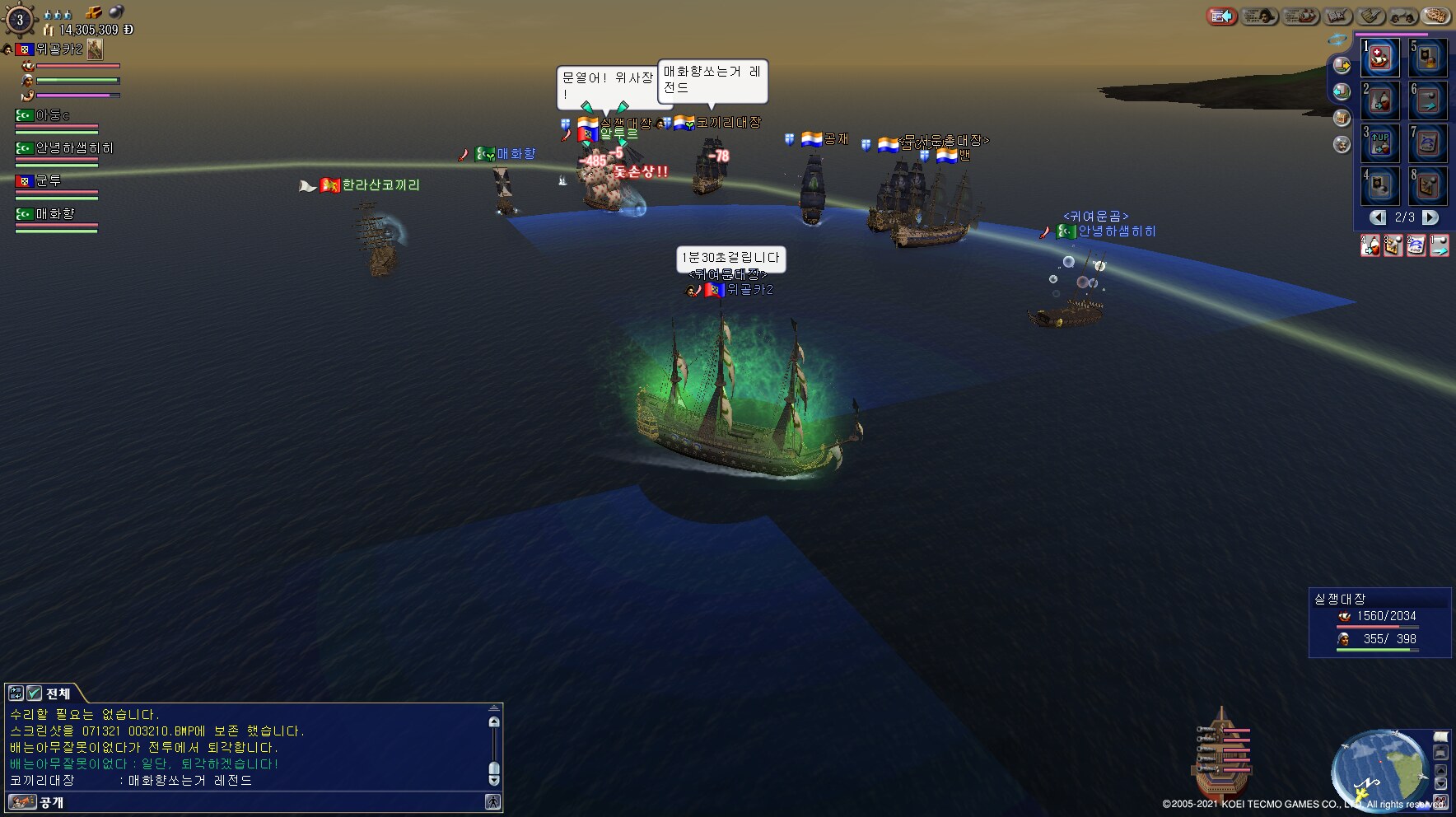Use skill slot 3 with UP arrow
Image resolution: width=1456 pixels, height=817 pixels.
1381,143
